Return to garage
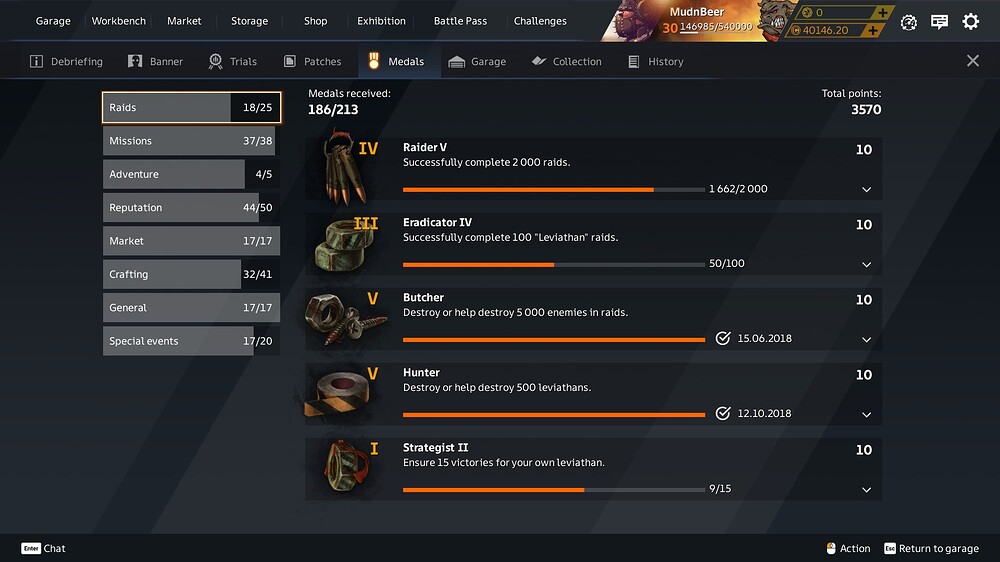Screen dimensions: 1000x562 (x=931, y=548)
